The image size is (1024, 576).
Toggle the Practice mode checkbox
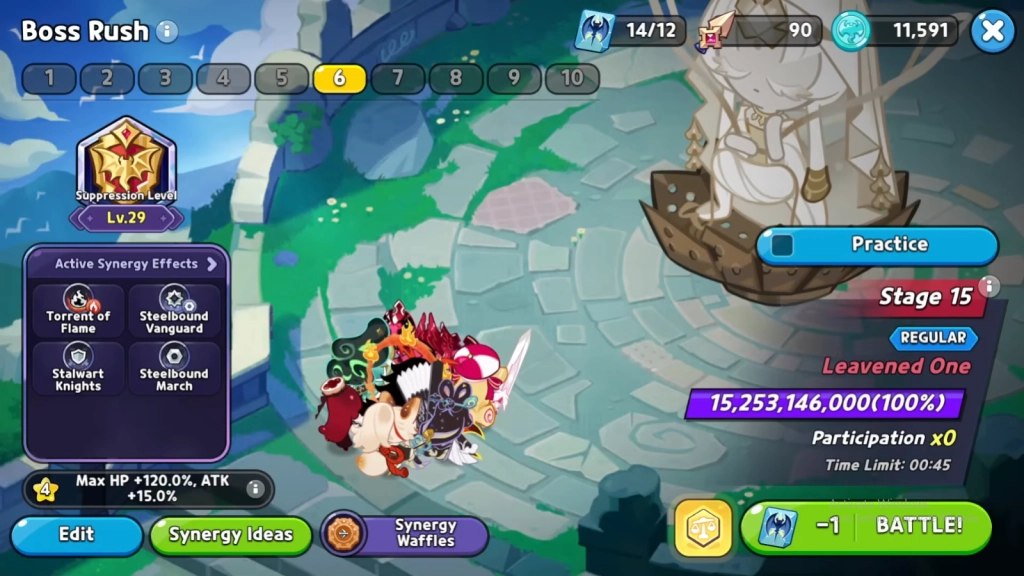[x=783, y=244]
